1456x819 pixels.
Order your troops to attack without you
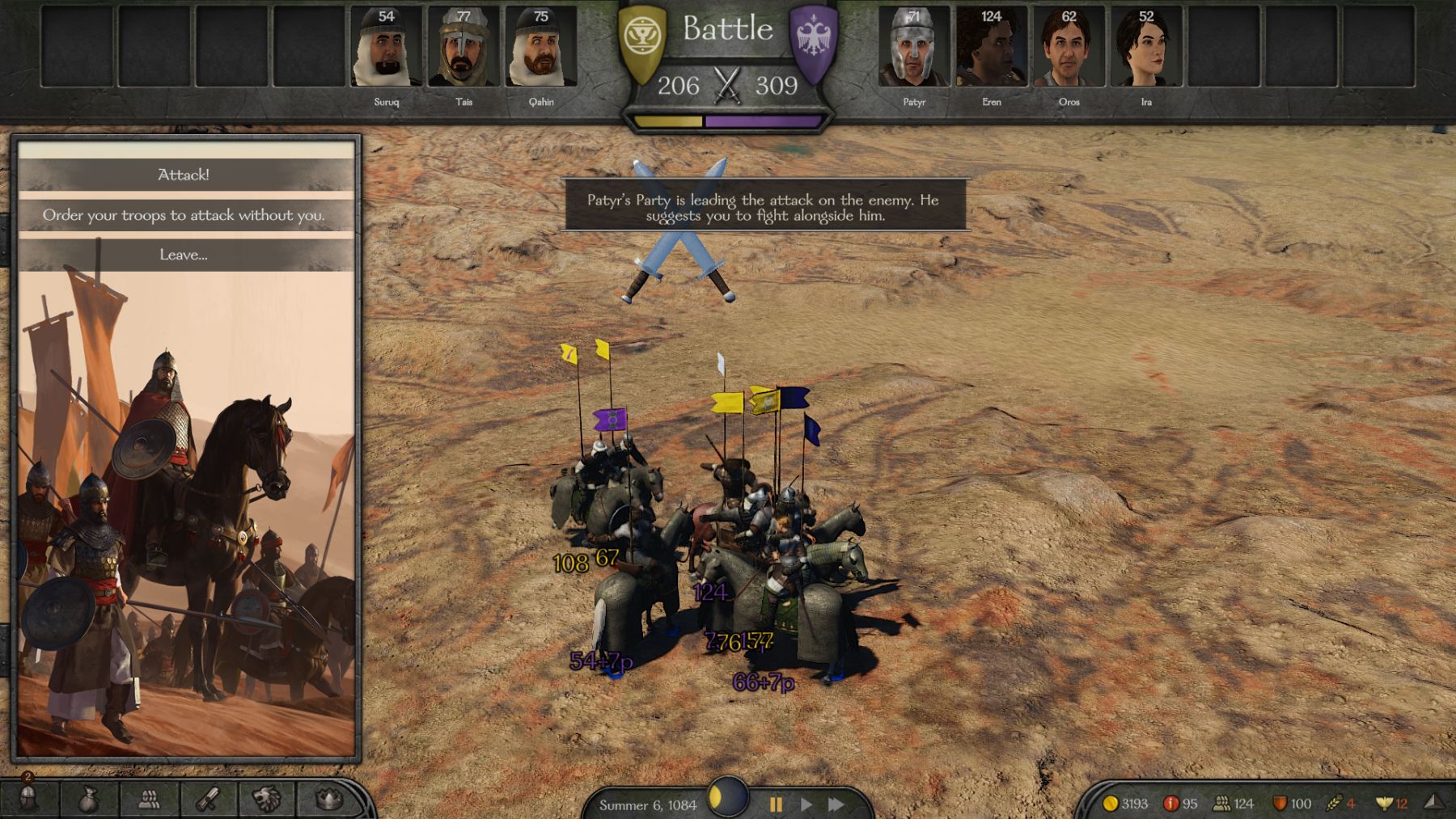(x=184, y=215)
